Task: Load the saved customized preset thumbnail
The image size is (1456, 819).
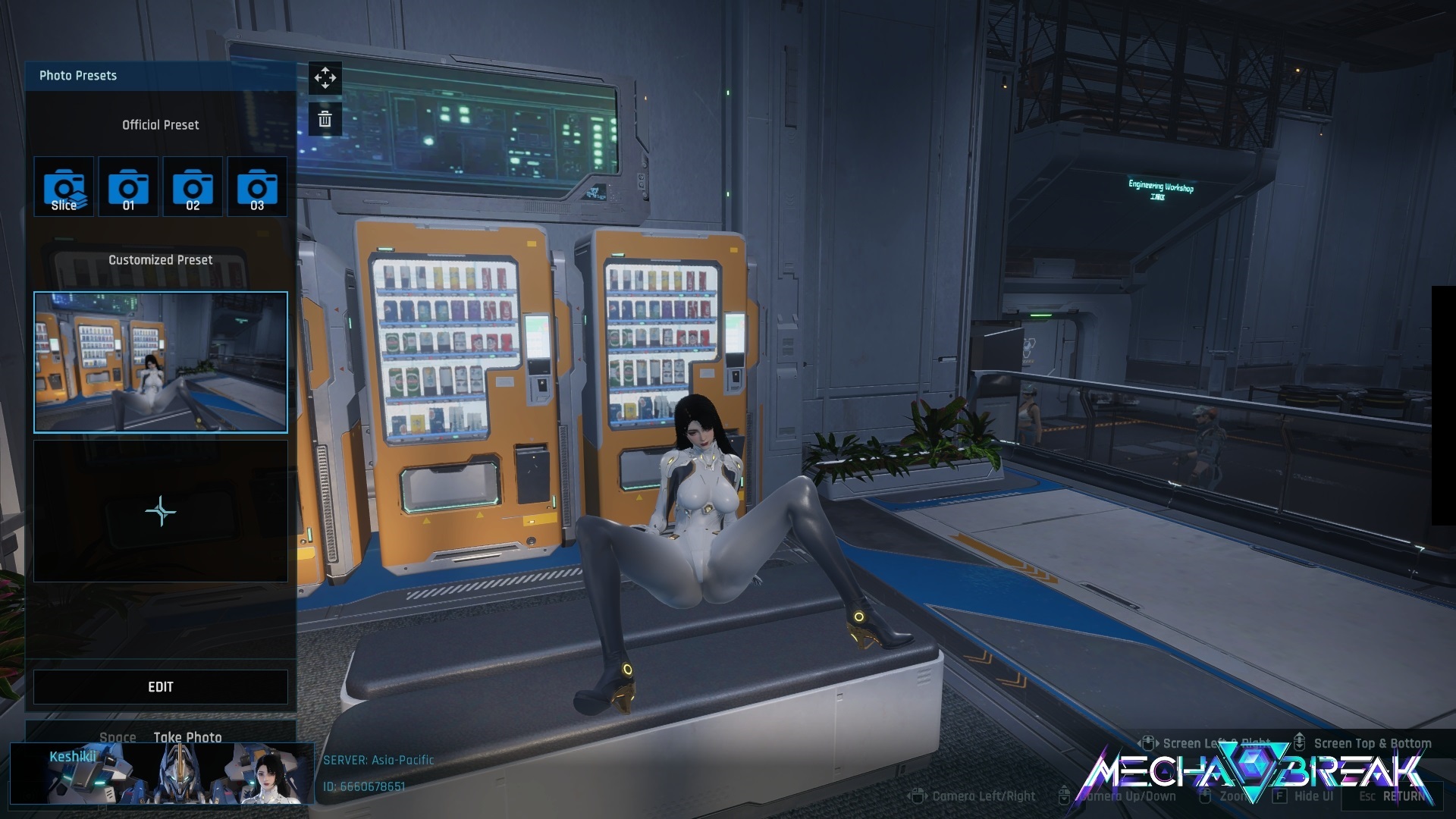Action: [161, 362]
